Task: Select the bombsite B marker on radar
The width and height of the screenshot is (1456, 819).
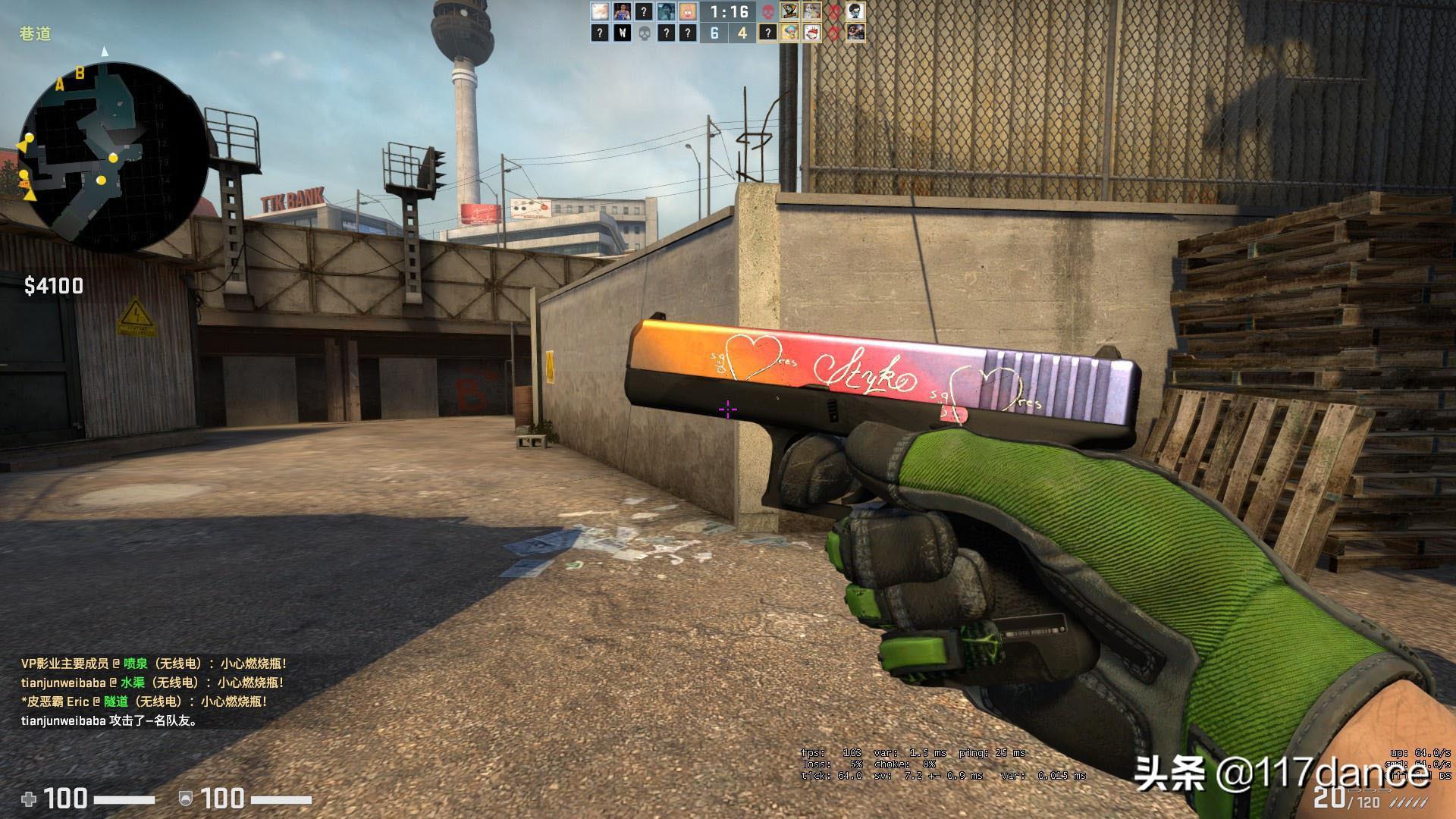Action: pyautogui.click(x=80, y=74)
